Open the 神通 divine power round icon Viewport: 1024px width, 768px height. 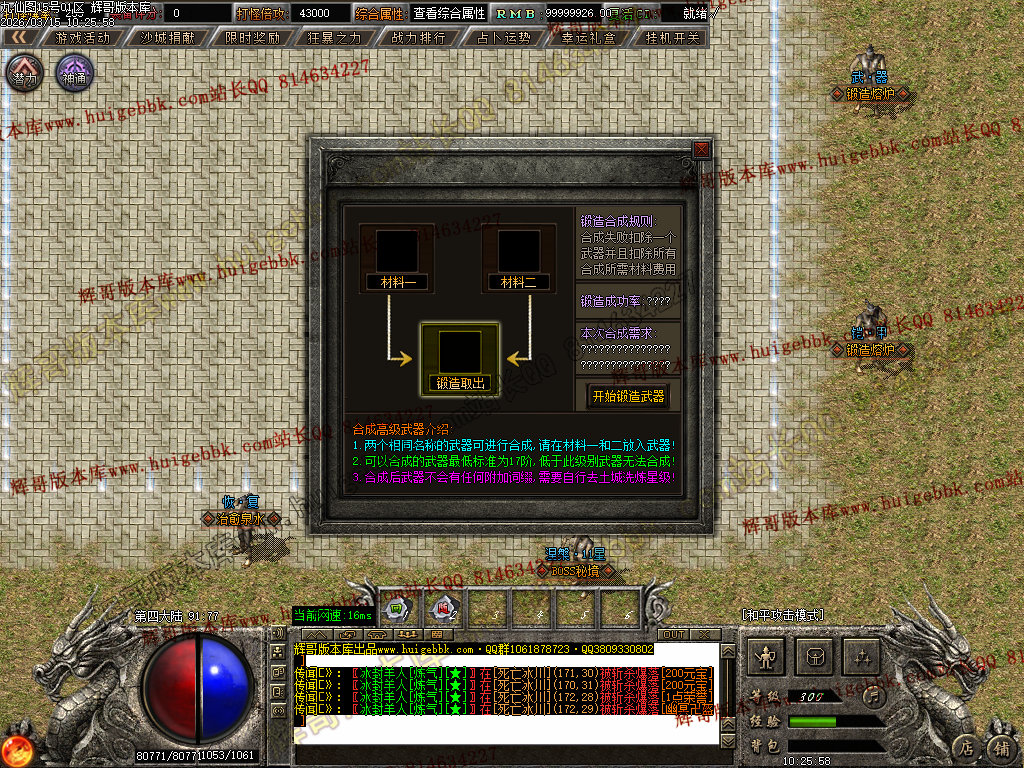click(x=74, y=73)
